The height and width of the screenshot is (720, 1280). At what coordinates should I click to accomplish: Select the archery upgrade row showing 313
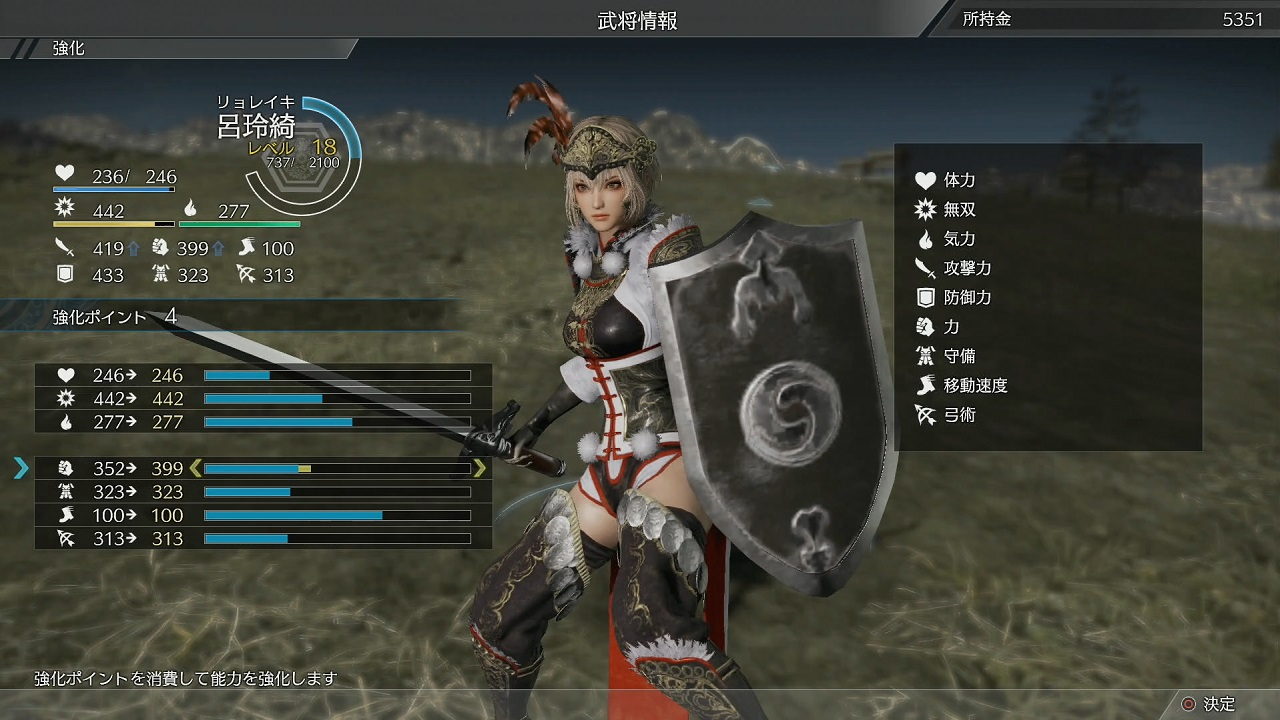[x=262, y=538]
